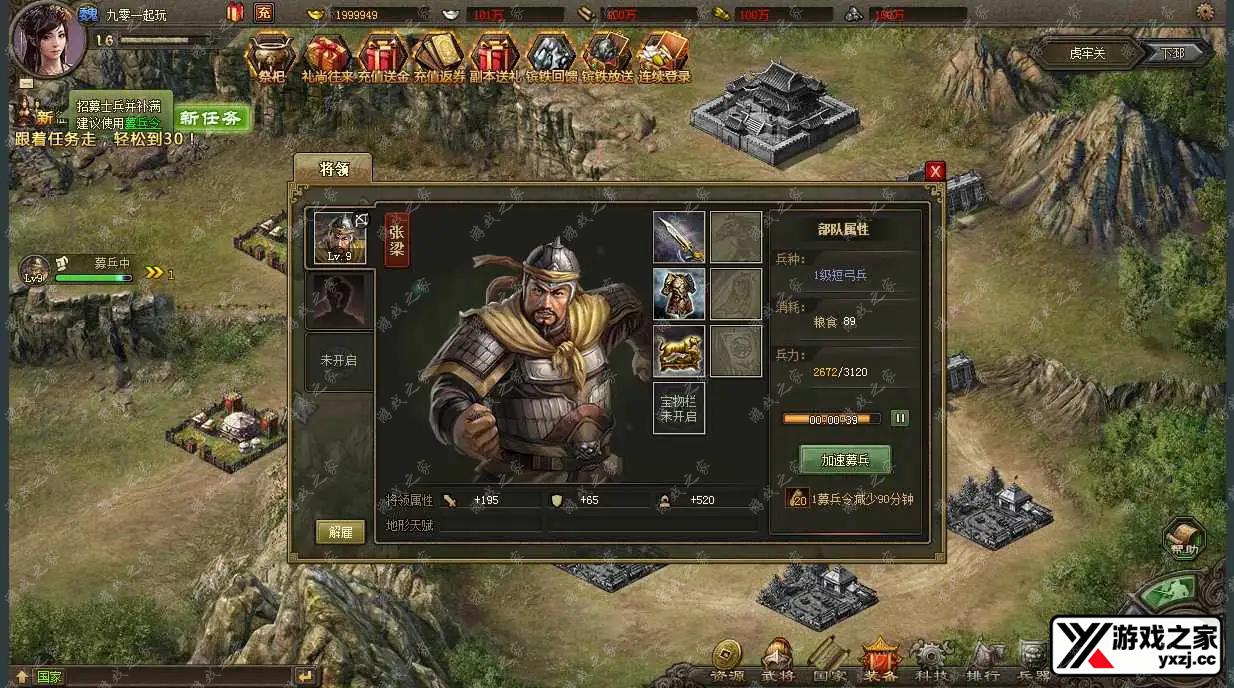The width and height of the screenshot is (1234, 688).
Task: Go to 虎牢关 location
Action: (x=1087, y=53)
